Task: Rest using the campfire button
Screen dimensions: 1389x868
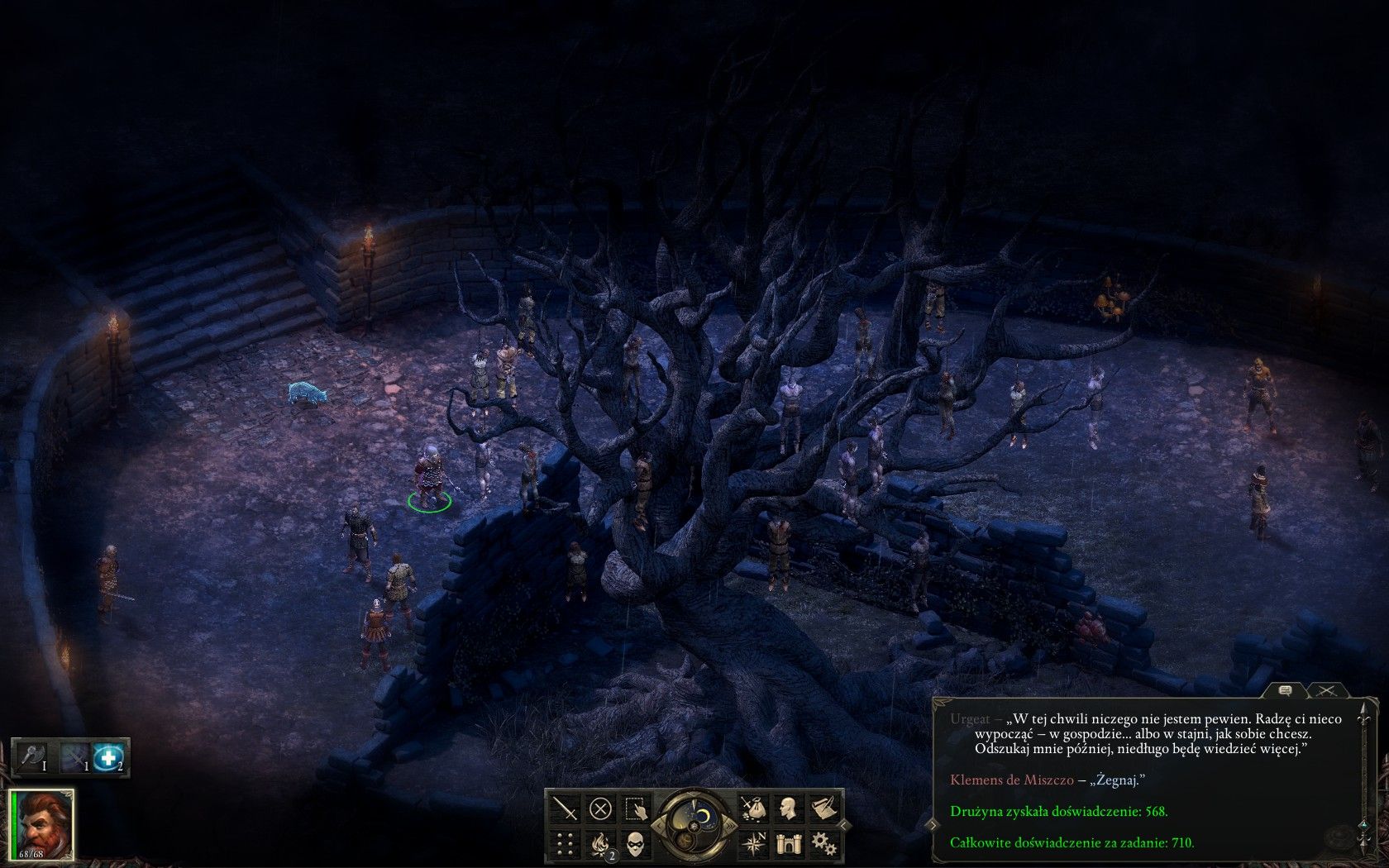Action: click(601, 843)
